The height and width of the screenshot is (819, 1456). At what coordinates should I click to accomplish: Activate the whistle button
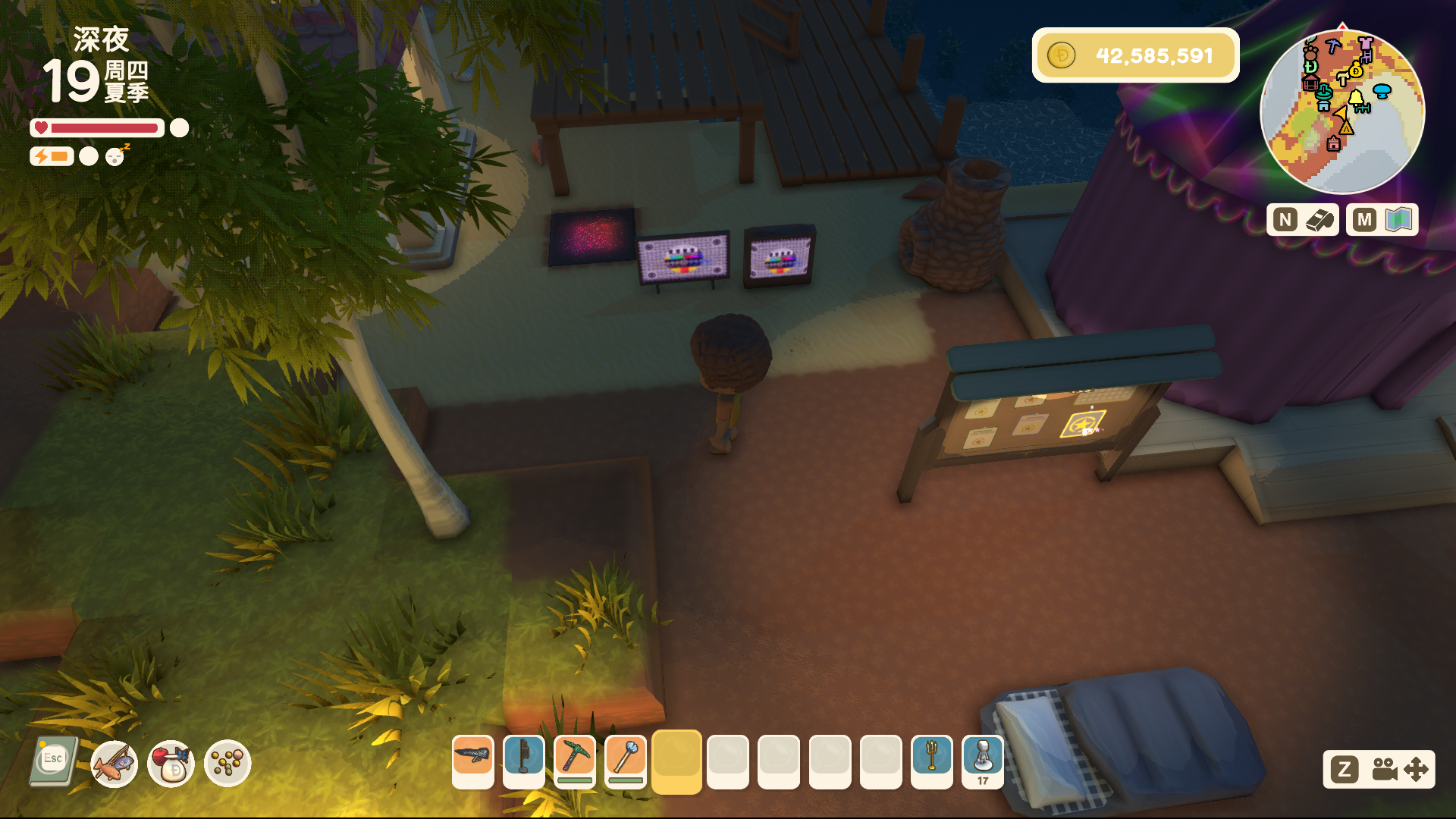pos(1302,220)
